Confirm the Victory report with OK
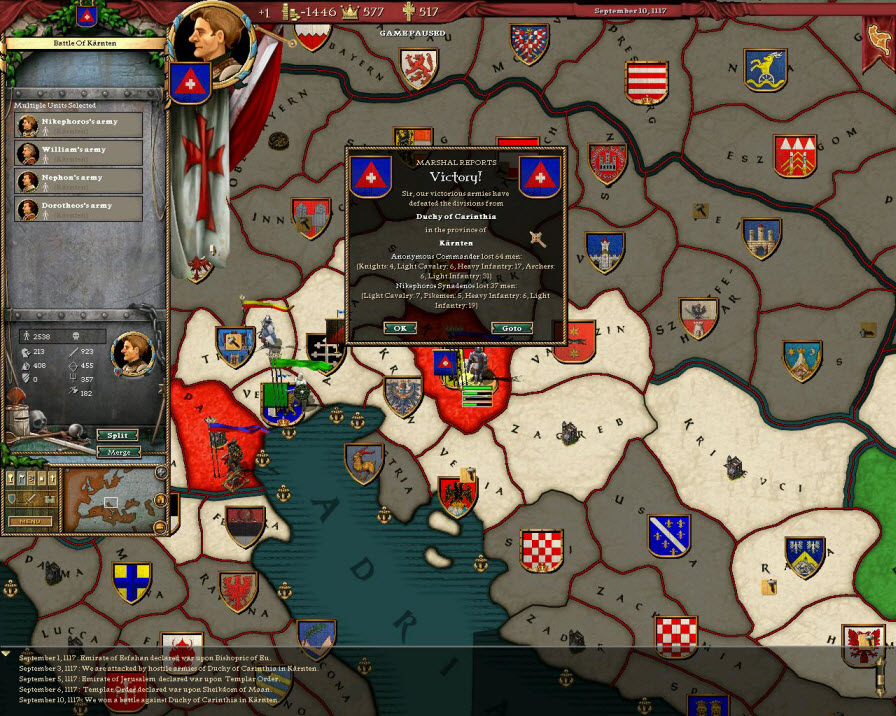 400,328
